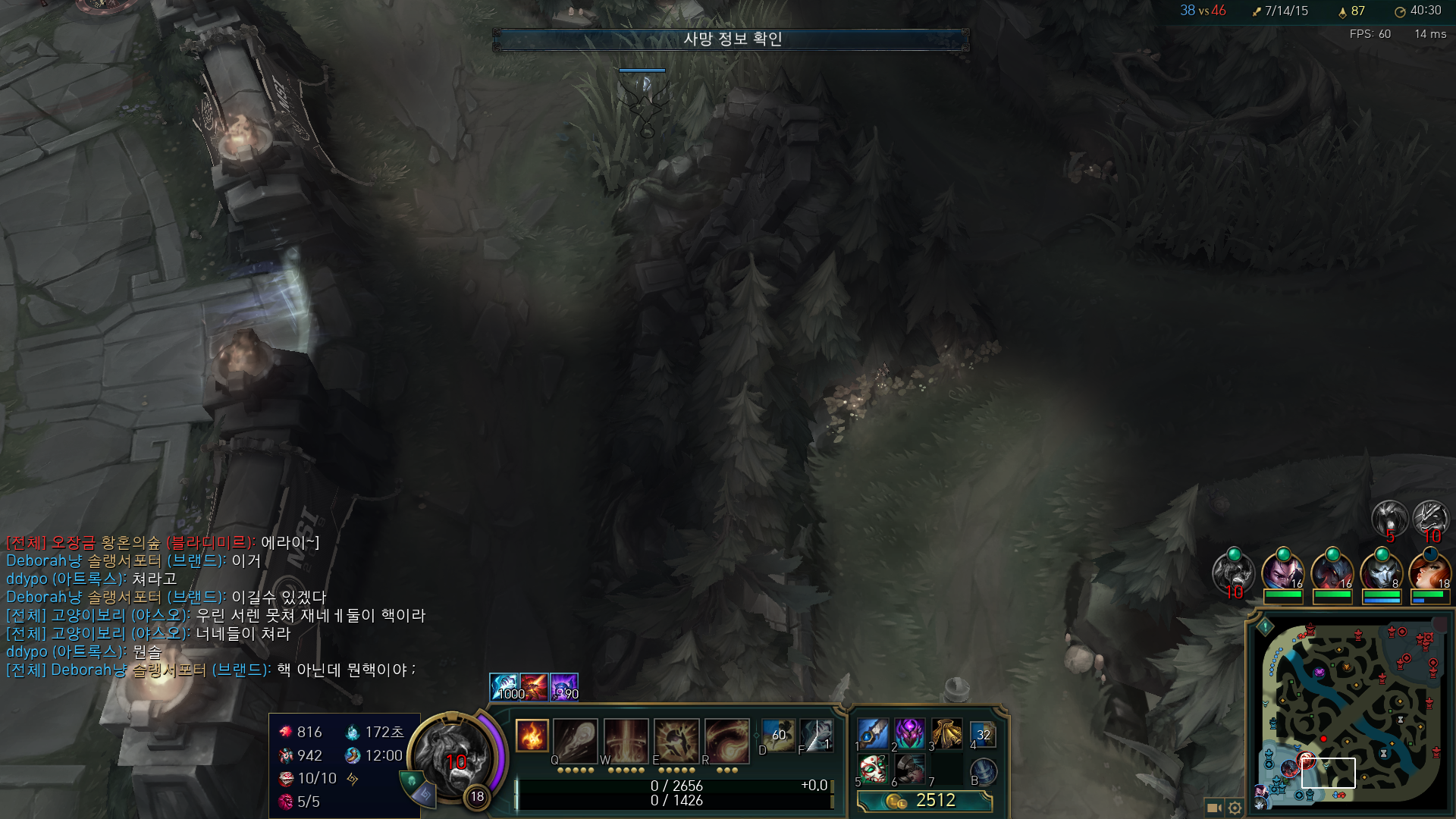Open the gear settings next to minimap
Image resolution: width=1456 pixels, height=819 pixels.
1235,808
